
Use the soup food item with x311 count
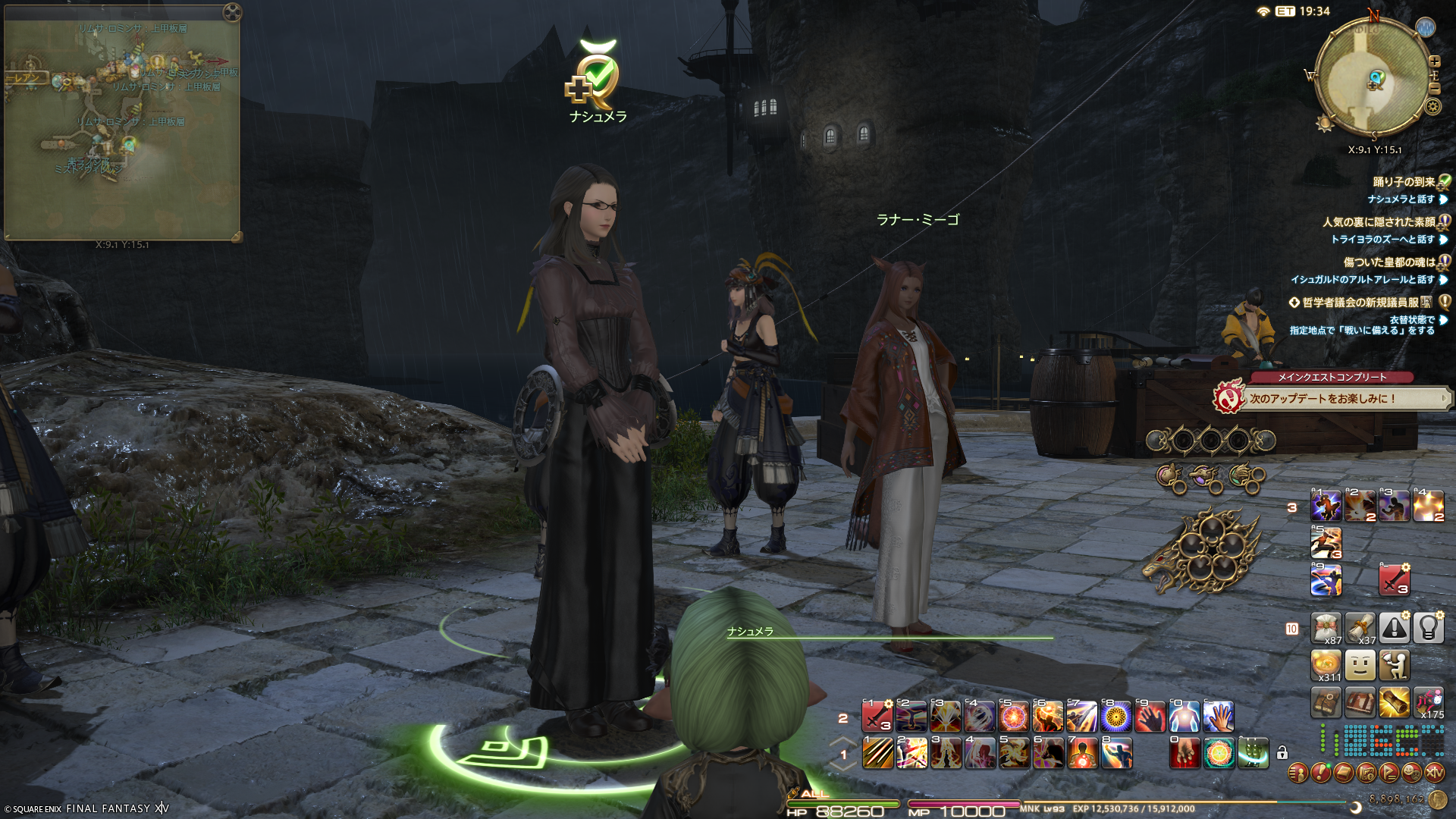1326,666
